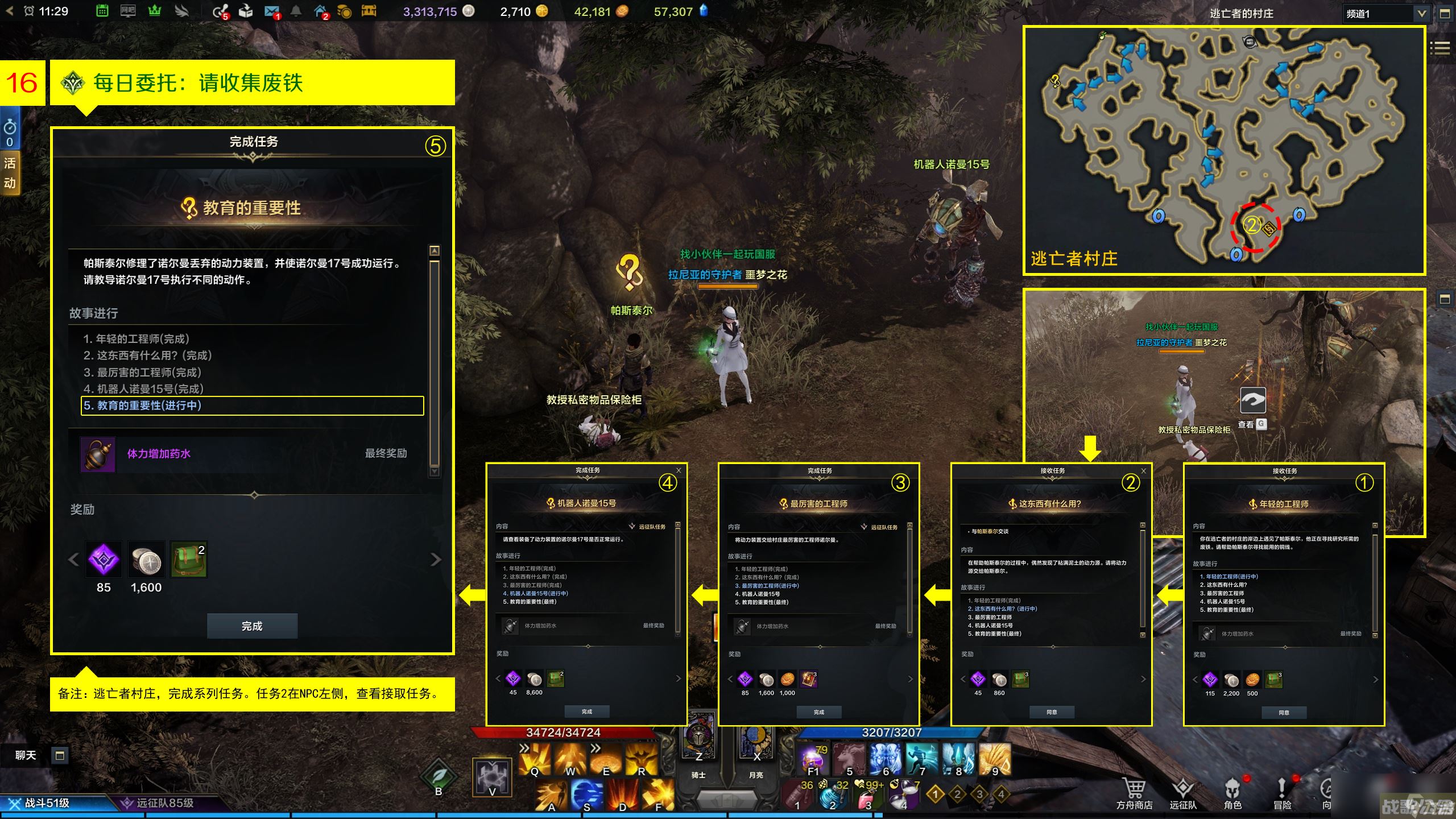
Task: Activate the blue orb skill on S
Action: (586, 794)
